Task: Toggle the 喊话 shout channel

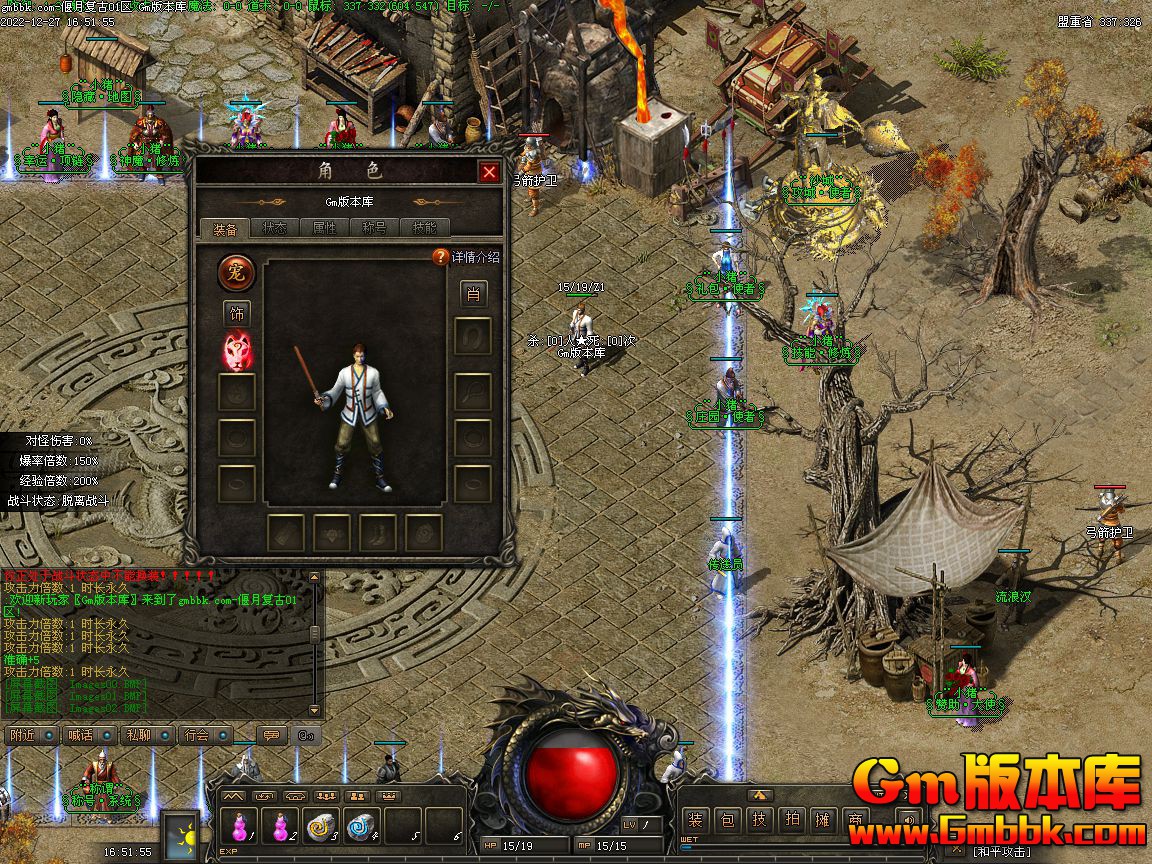Action: (x=79, y=735)
